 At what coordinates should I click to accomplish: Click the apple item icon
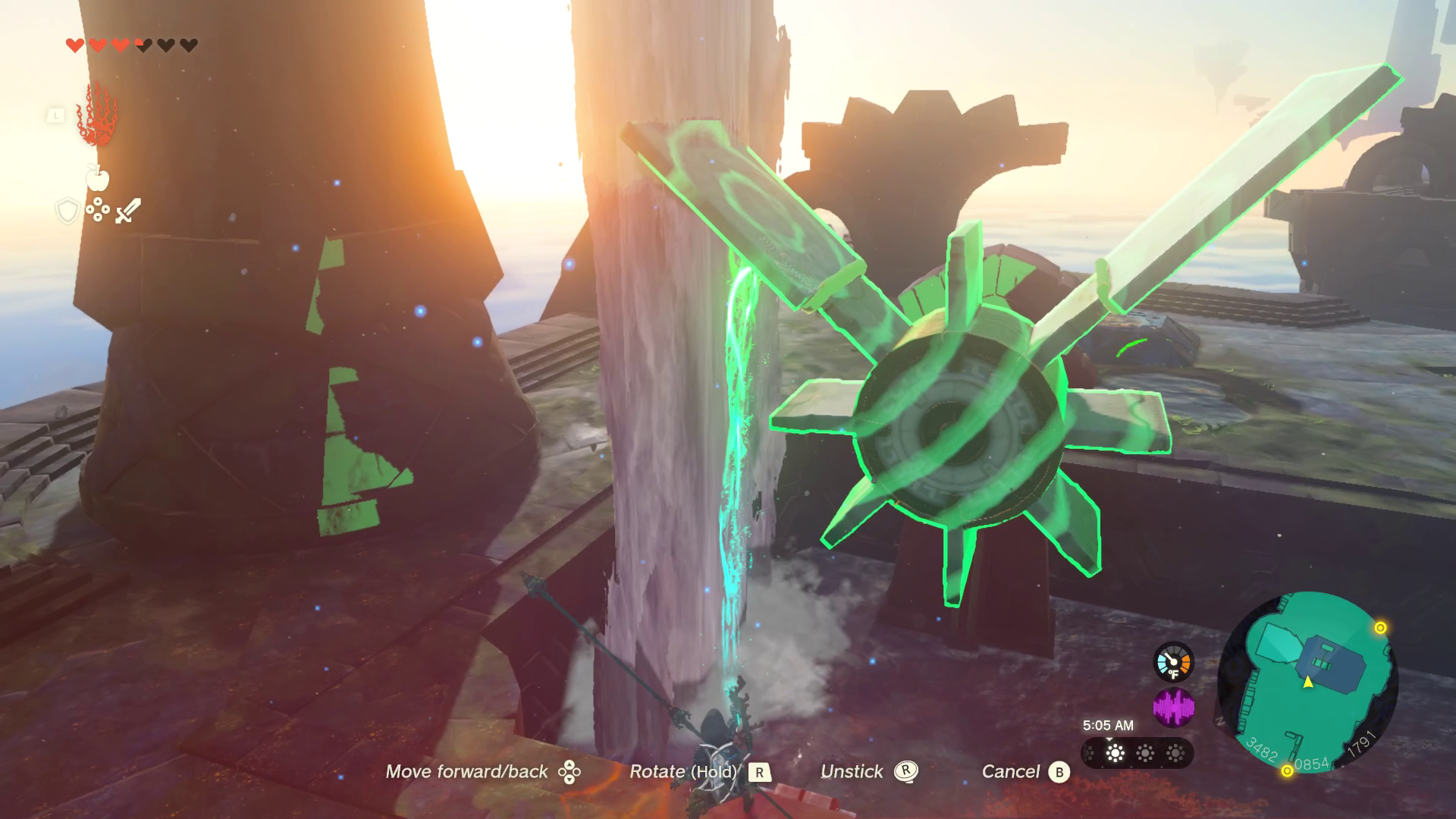coord(98,177)
